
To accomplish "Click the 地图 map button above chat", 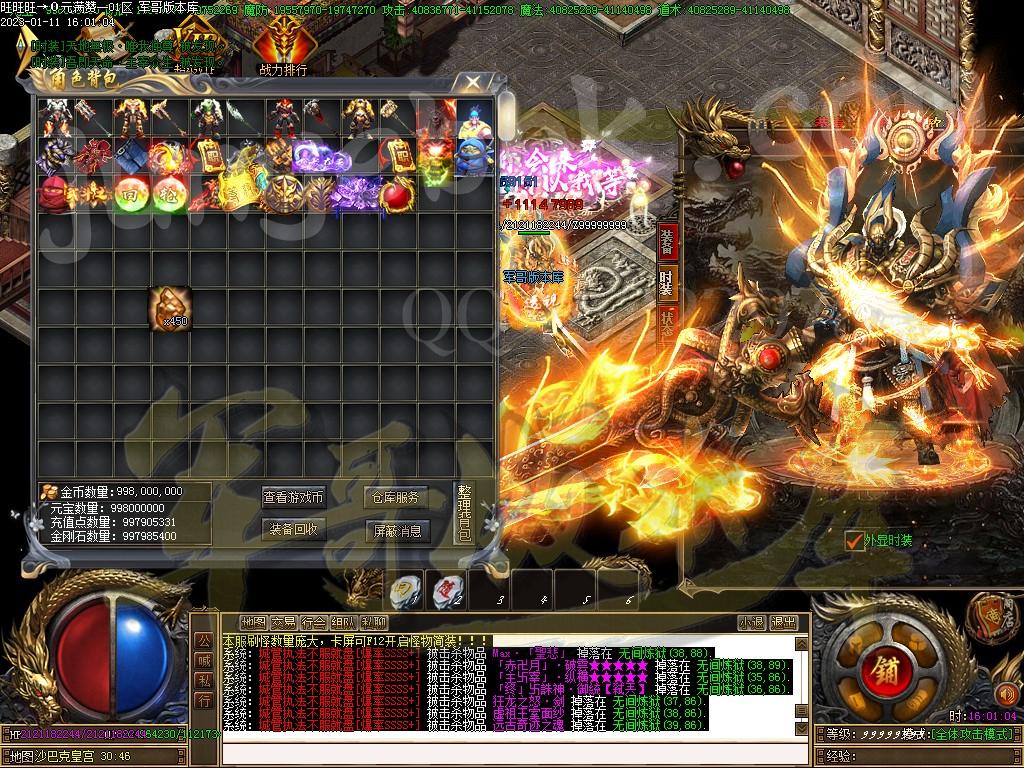I will coord(254,622).
